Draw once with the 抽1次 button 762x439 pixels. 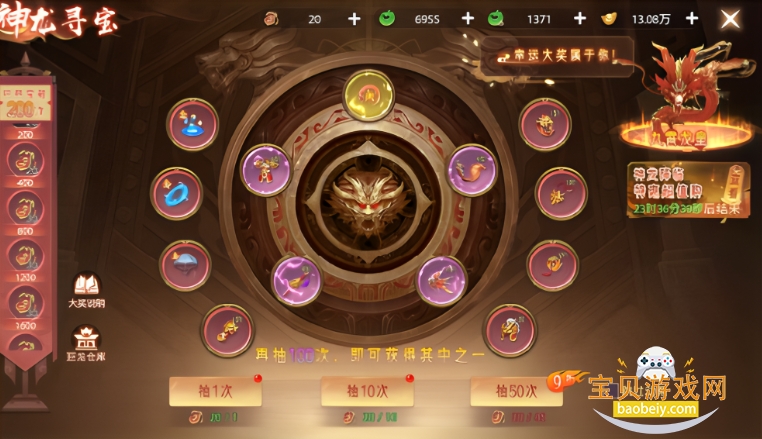coord(215,391)
